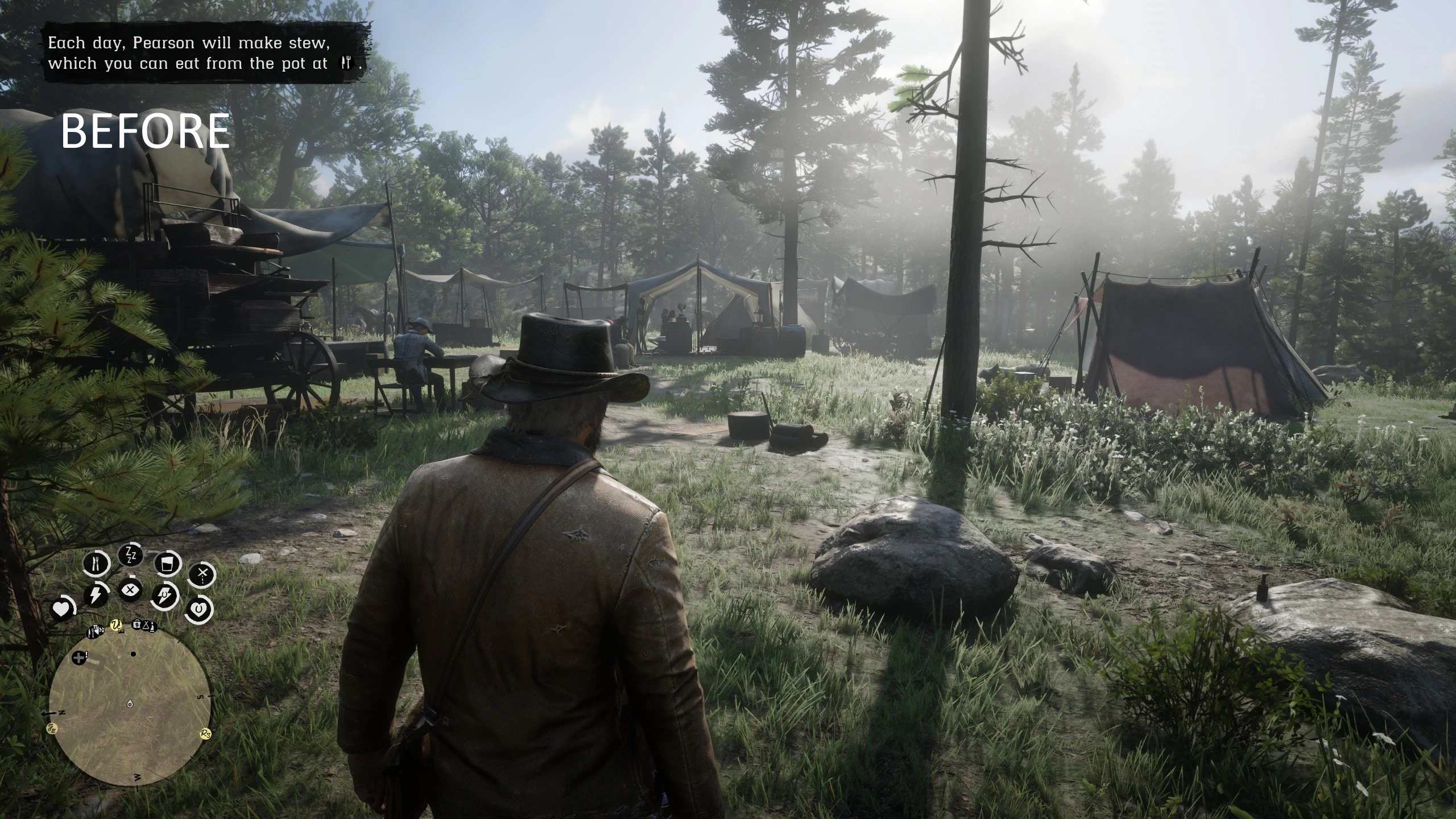Click the money bag marker on minimap rim

point(137,624)
